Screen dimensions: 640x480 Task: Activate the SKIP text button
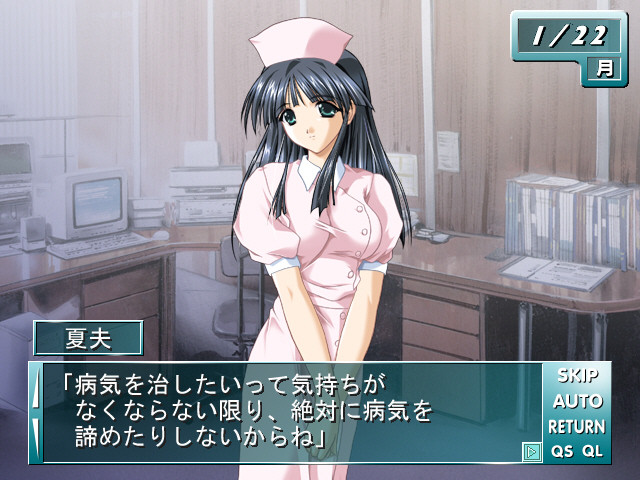[577, 376]
